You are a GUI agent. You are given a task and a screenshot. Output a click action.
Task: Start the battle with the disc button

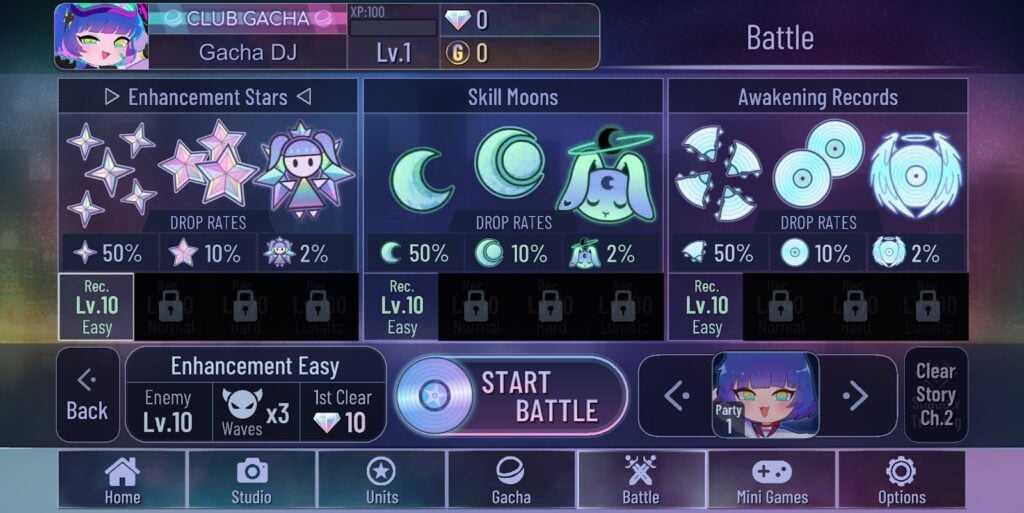pyautogui.click(x=511, y=396)
